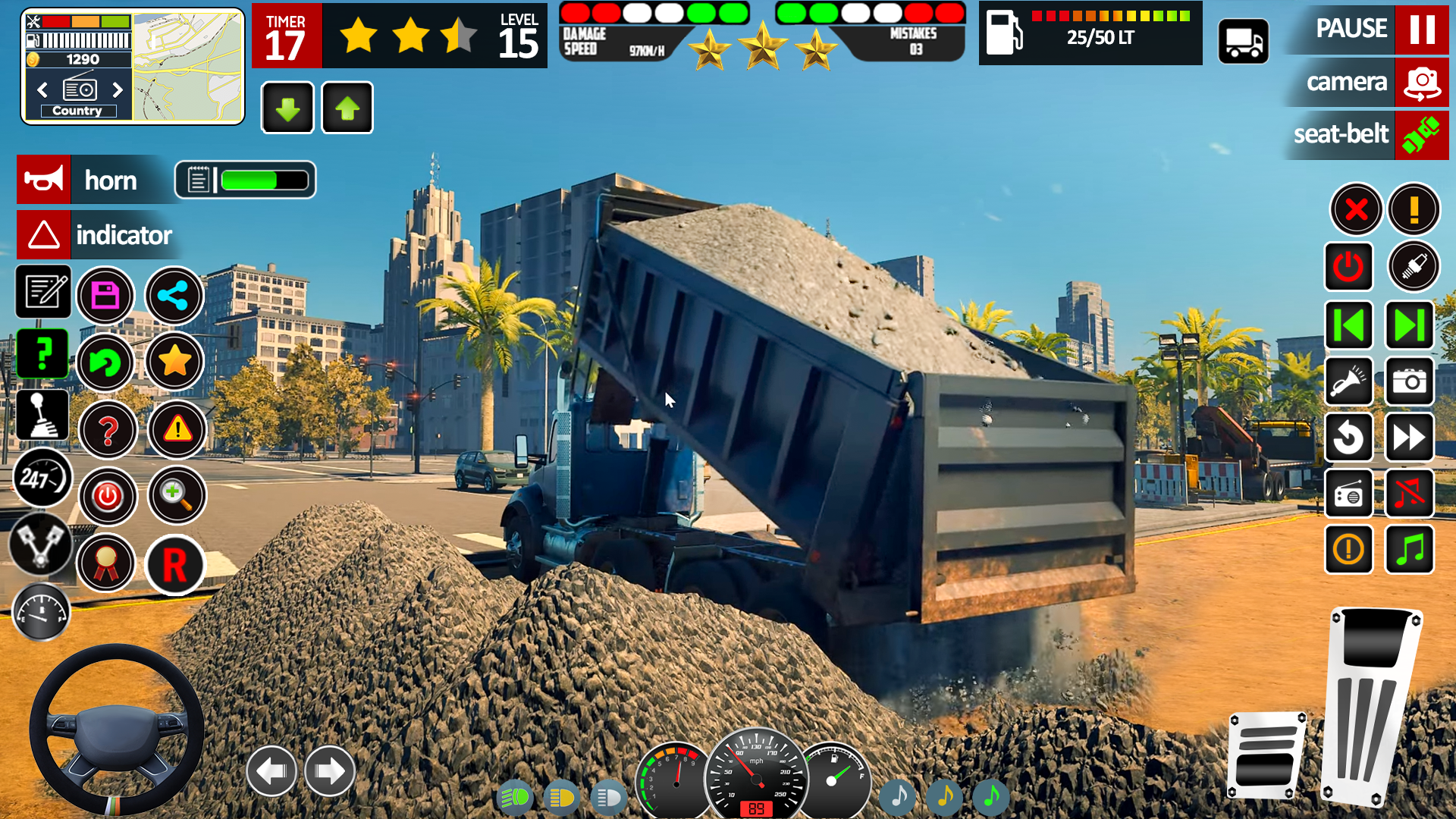The width and height of the screenshot is (1456, 819).
Task: Switch on headlights at the bottom bar
Action: click(x=515, y=798)
